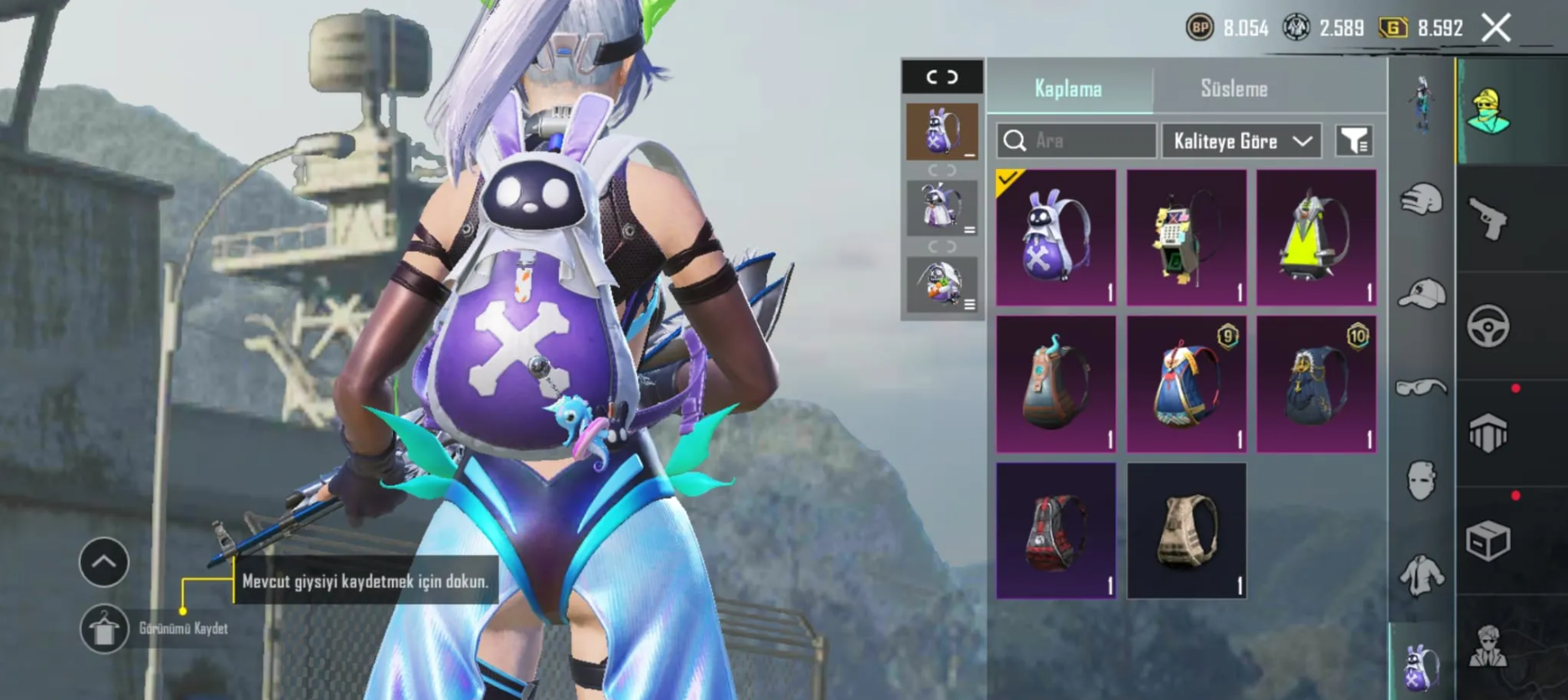Viewport: 1568px width, 700px height.
Task: Open the Kaliteye Göre sort dropdown
Action: pos(1241,141)
